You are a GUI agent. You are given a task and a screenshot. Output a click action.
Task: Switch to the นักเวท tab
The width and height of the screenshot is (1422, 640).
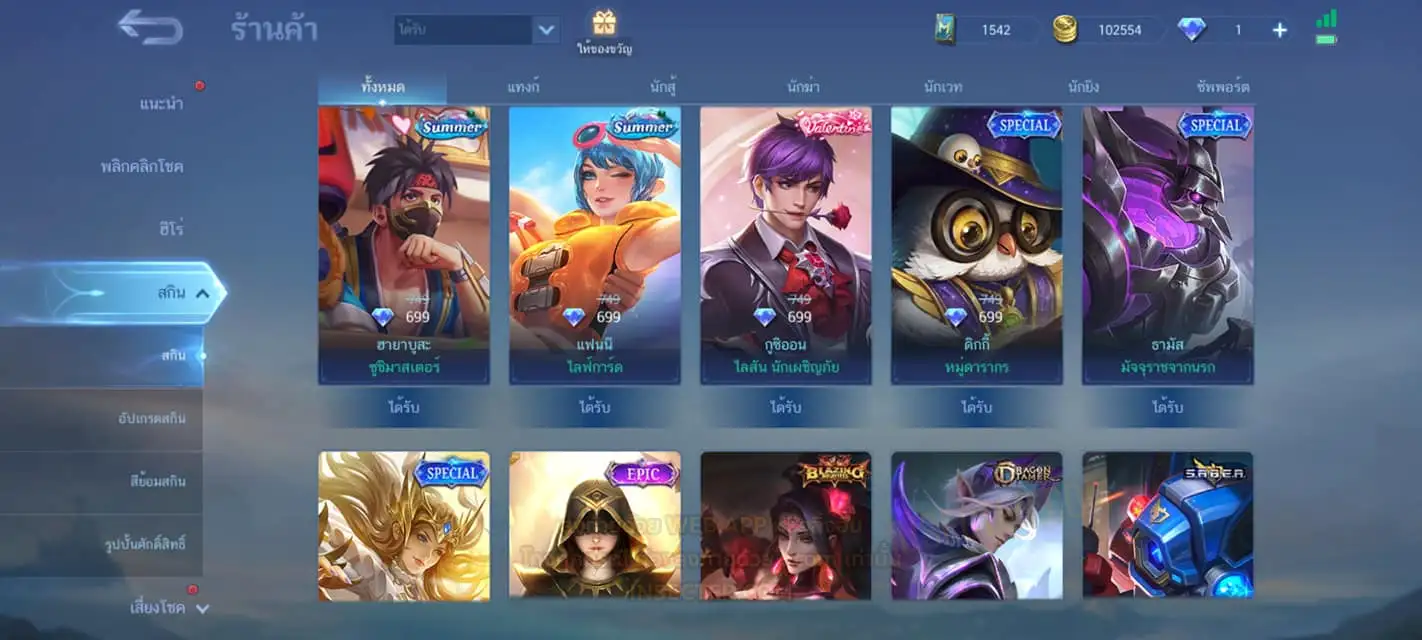[943, 87]
